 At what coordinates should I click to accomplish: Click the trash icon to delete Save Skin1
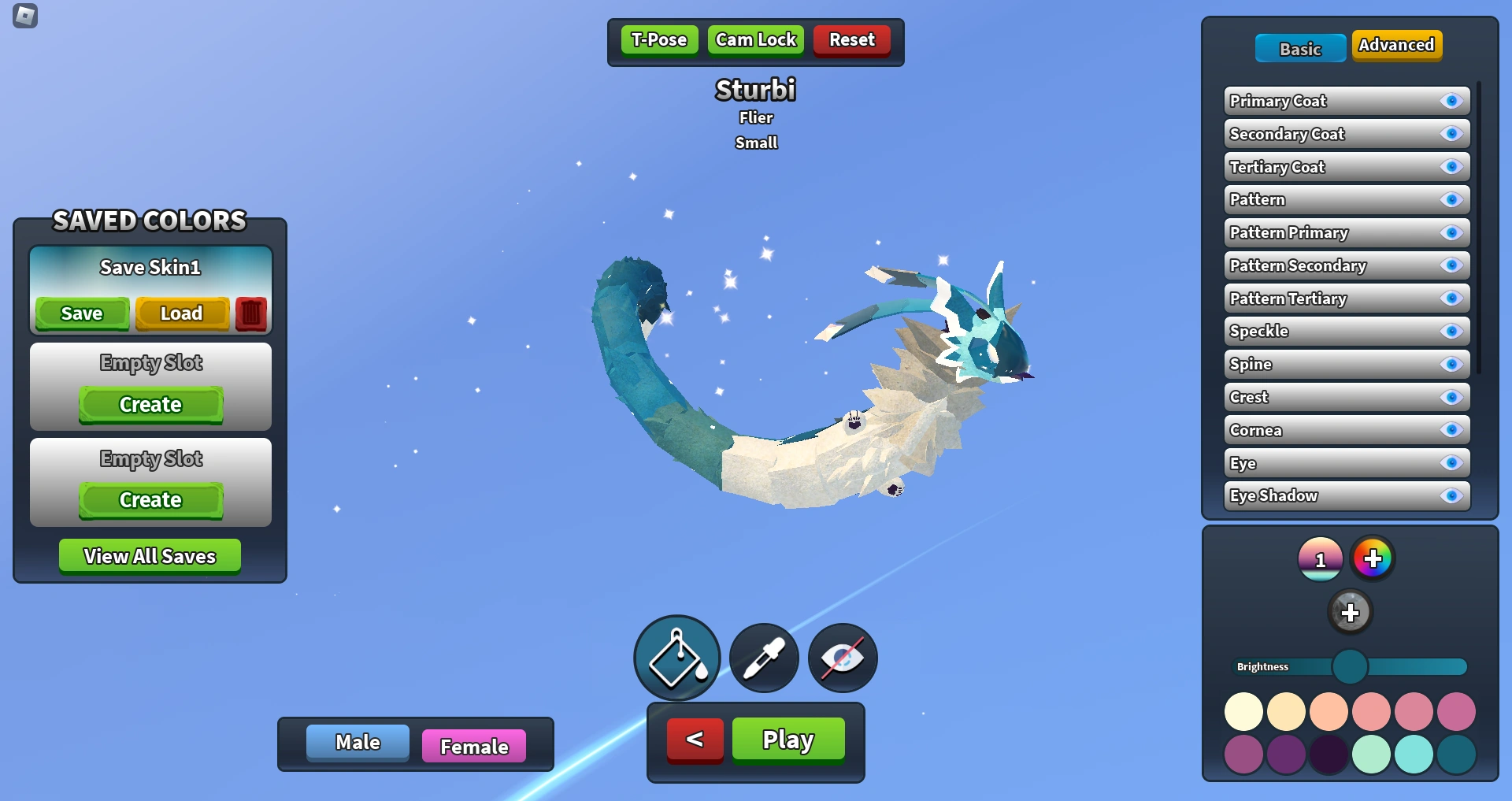pos(250,313)
